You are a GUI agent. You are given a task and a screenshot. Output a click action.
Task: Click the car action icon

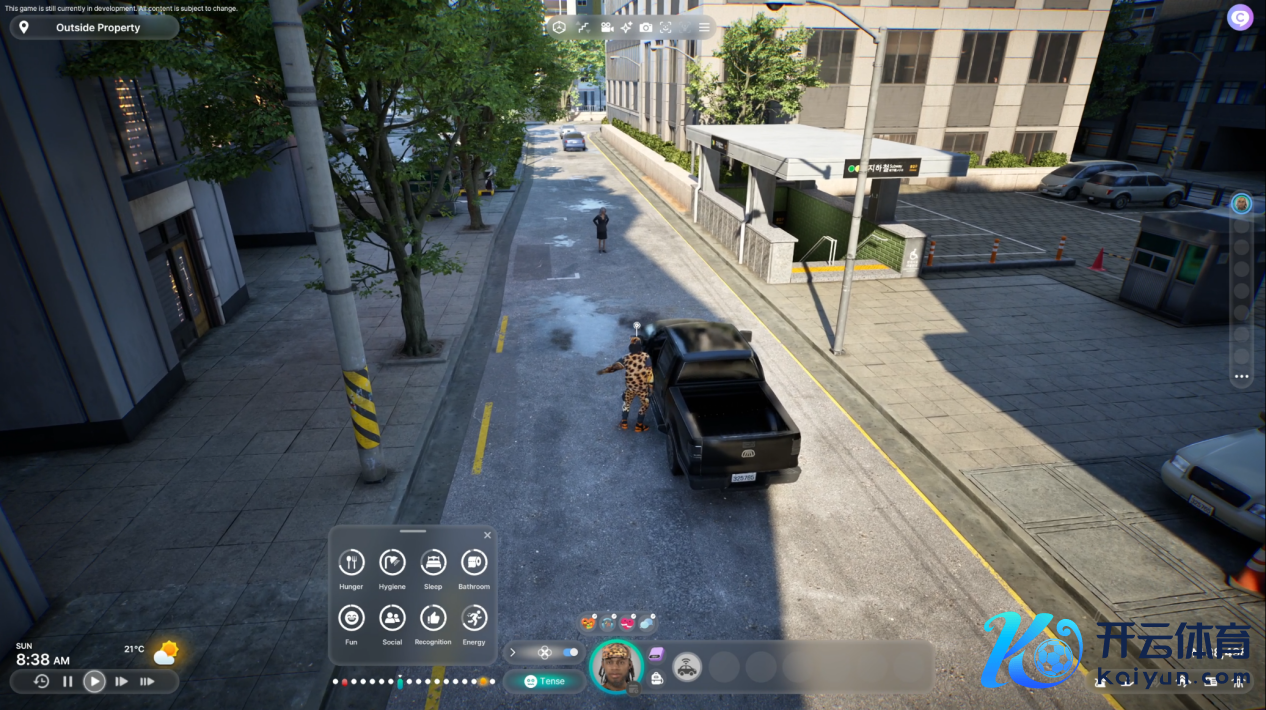[686, 667]
